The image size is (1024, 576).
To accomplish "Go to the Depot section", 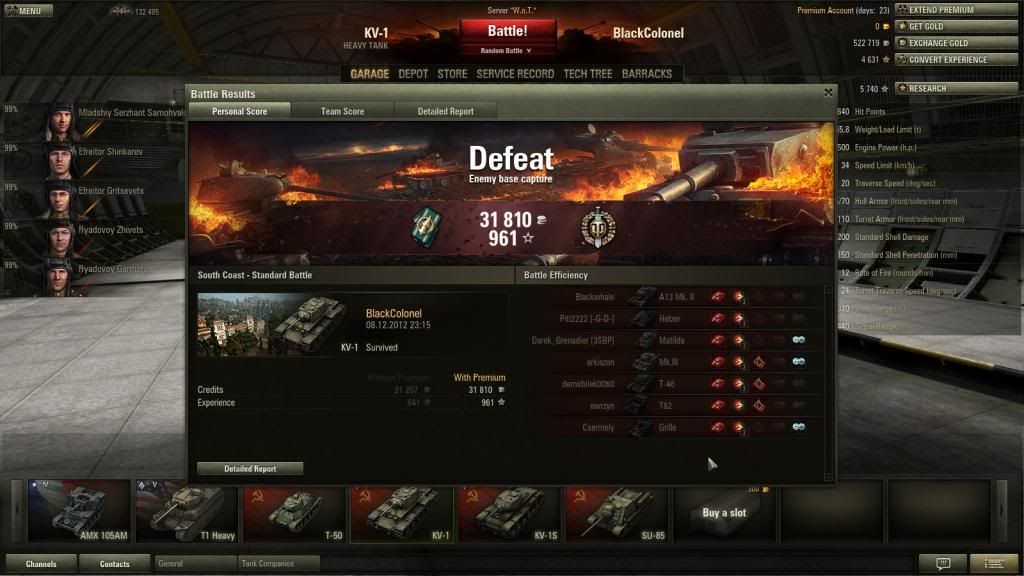I will coord(413,74).
